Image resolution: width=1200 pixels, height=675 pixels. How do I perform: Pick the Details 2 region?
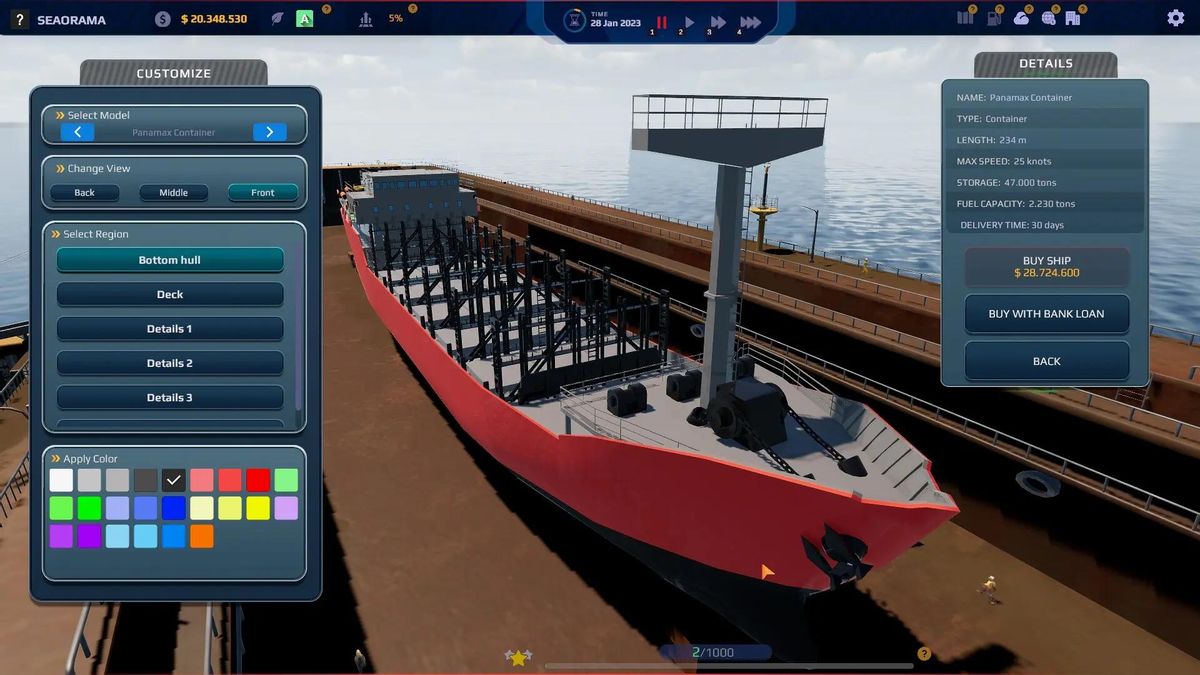click(170, 363)
